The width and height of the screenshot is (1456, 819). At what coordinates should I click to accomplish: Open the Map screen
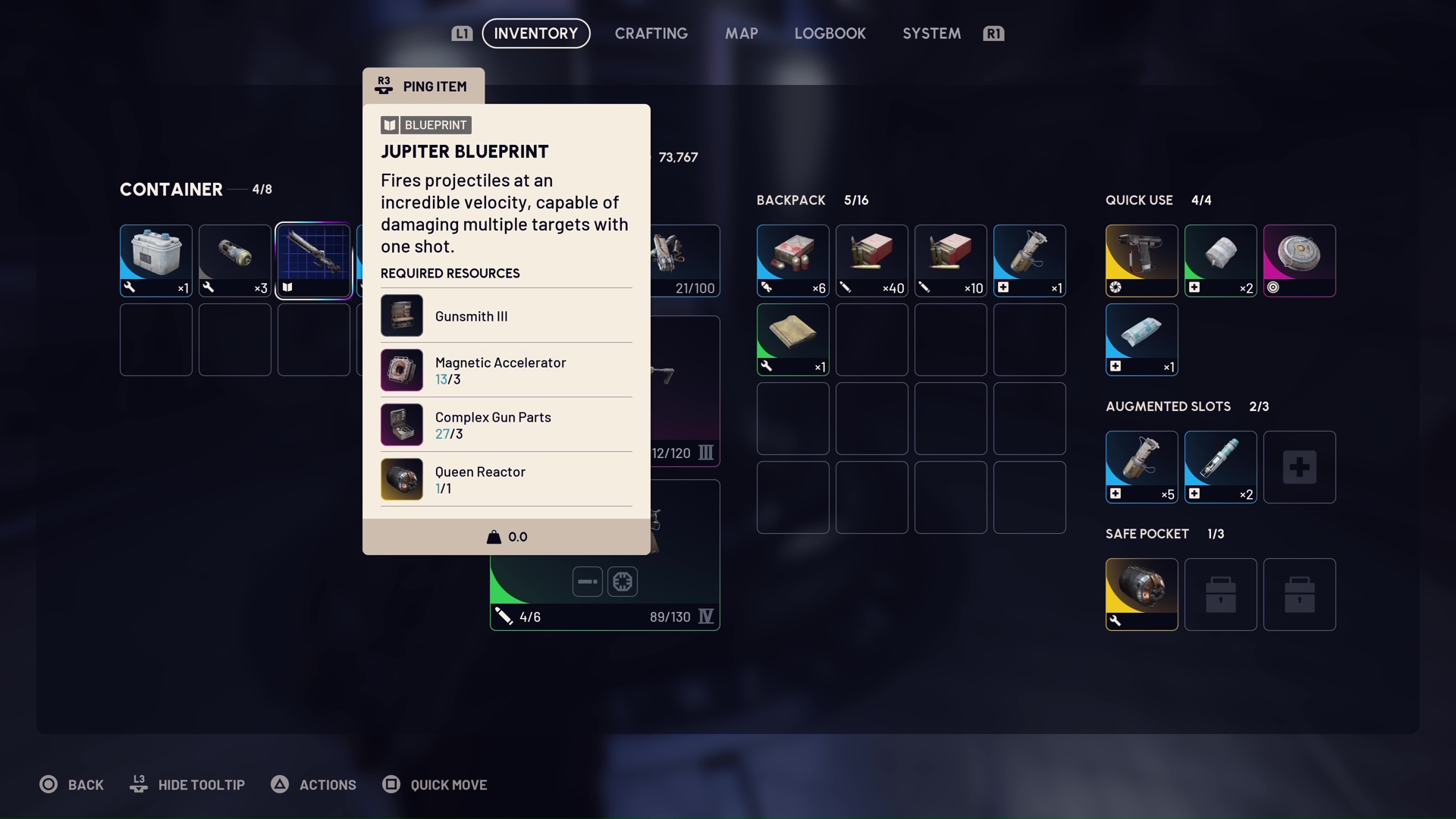coord(741,33)
